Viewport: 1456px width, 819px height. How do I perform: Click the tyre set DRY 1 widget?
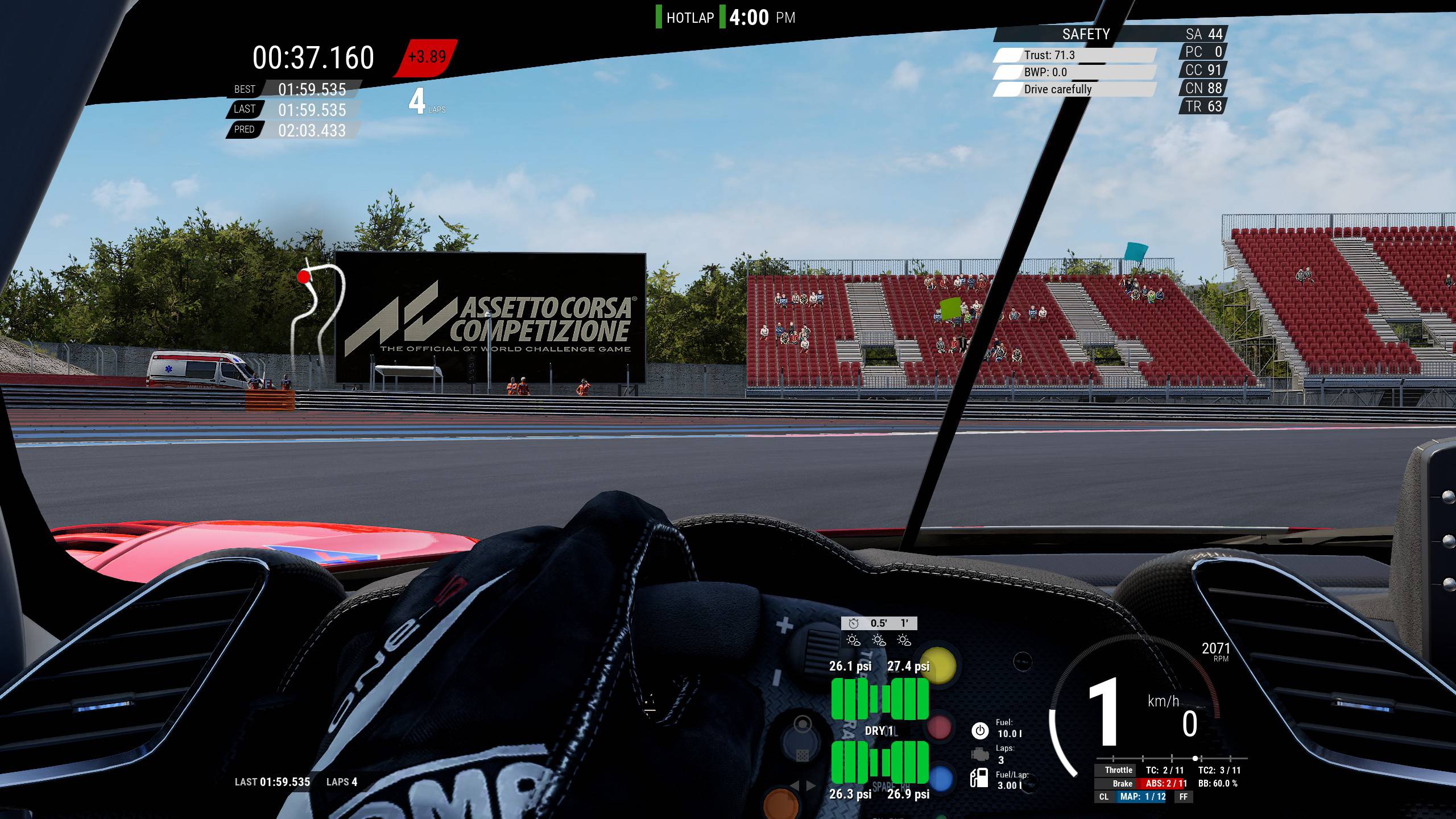point(879,731)
